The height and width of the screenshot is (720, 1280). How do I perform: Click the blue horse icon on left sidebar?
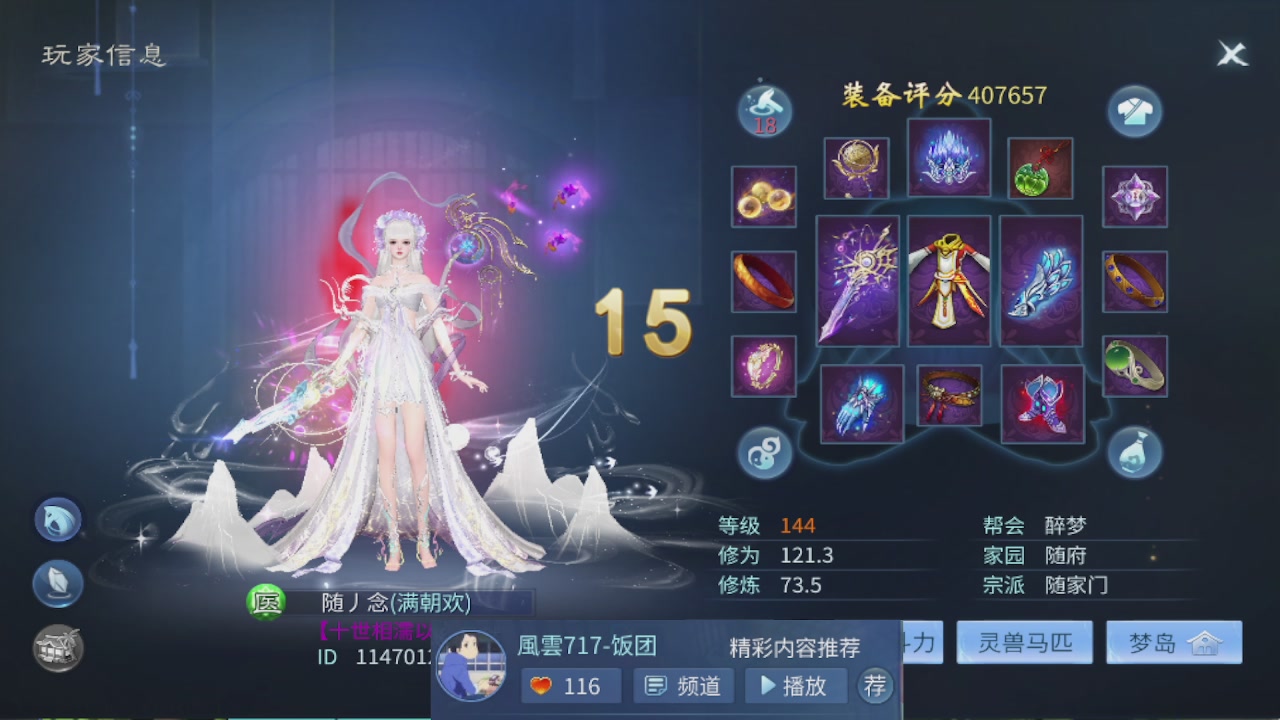tap(57, 520)
